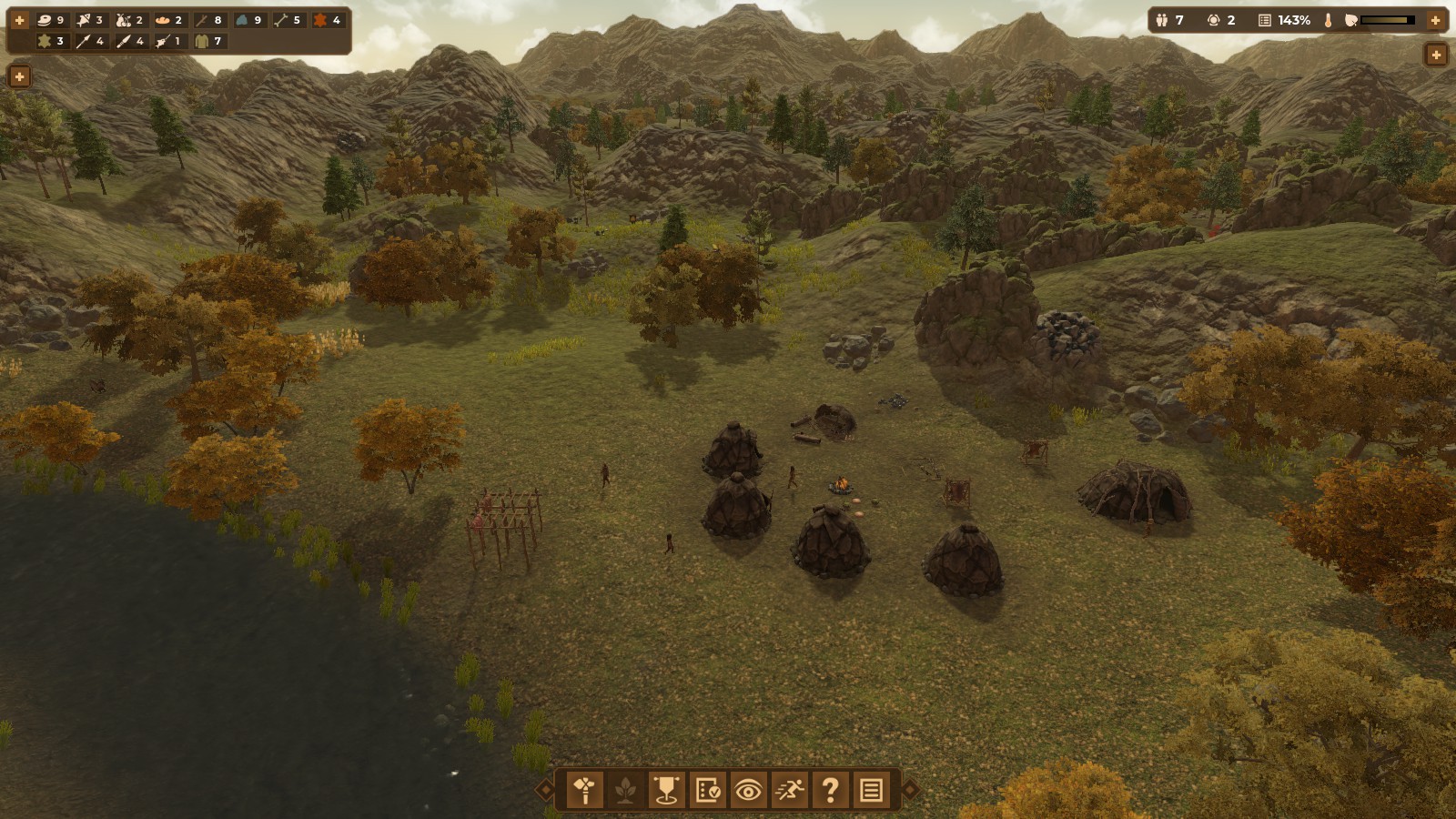Activate the banner marker tool
This screenshot has height=819, width=1456.
coord(666,790)
